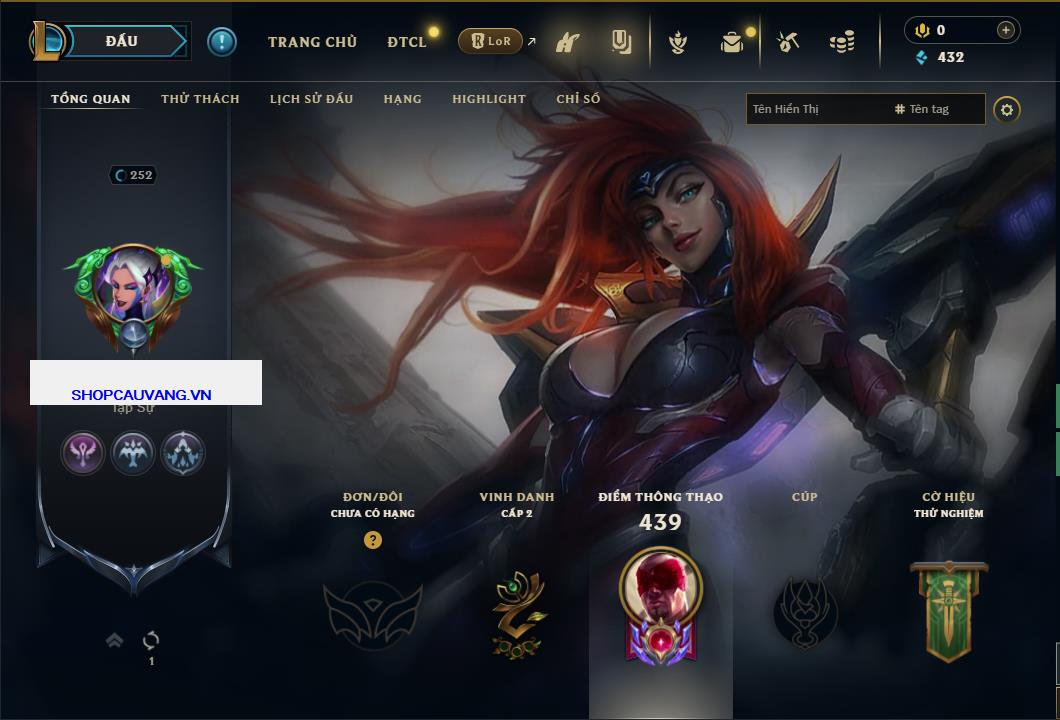Go to the ĐTCL section
Viewport: 1060px width, 720px height.
pos(407,42)
